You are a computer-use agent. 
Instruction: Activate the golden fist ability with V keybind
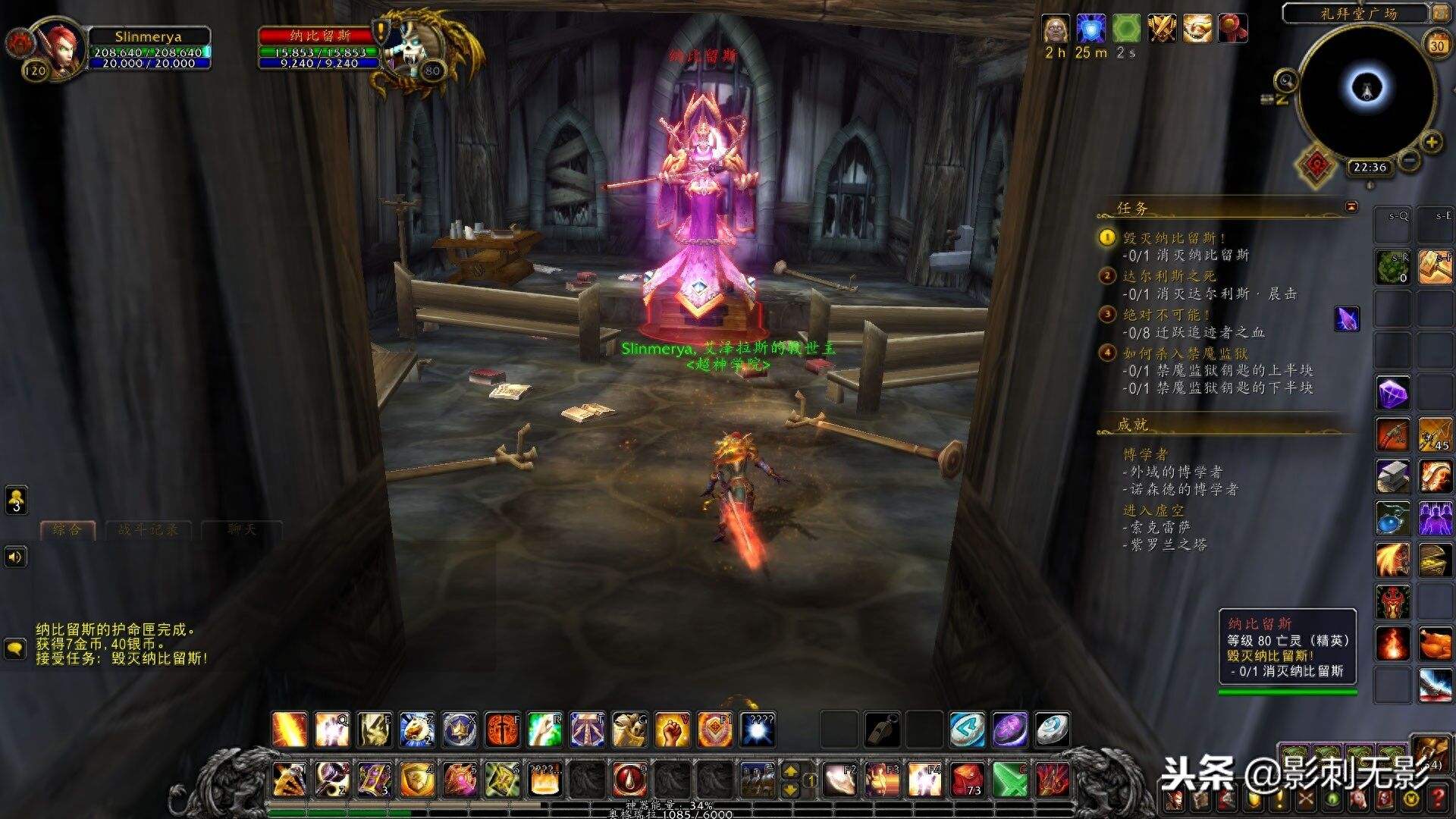tap(672, 730)
